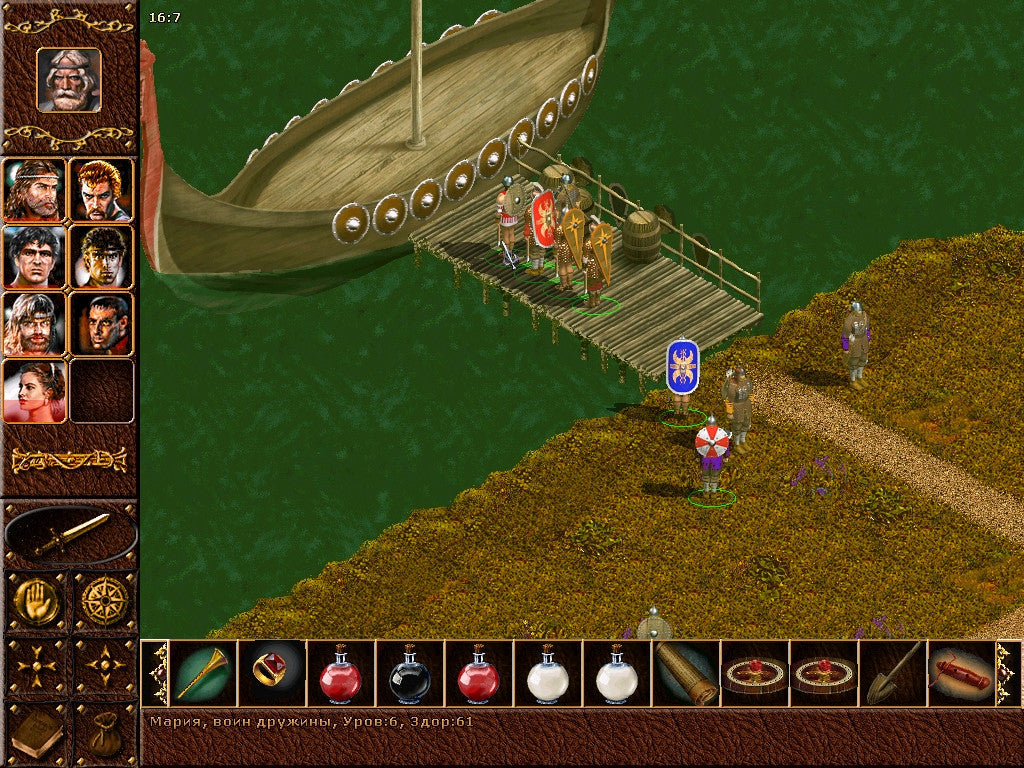
Task: Pick the woman's portrait in the party panel
Action: 35,391
